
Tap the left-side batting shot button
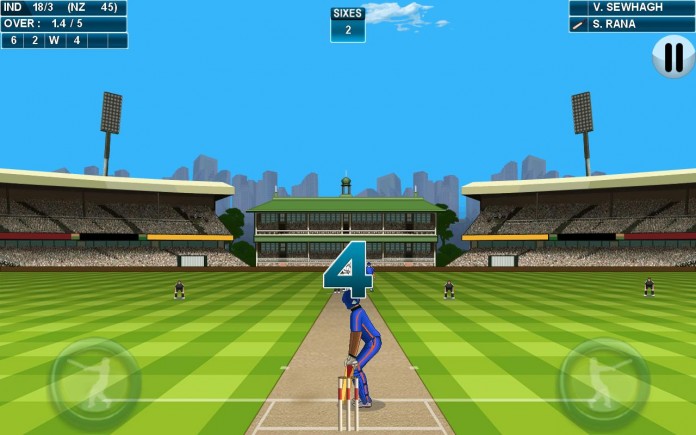tap(96, 383)
